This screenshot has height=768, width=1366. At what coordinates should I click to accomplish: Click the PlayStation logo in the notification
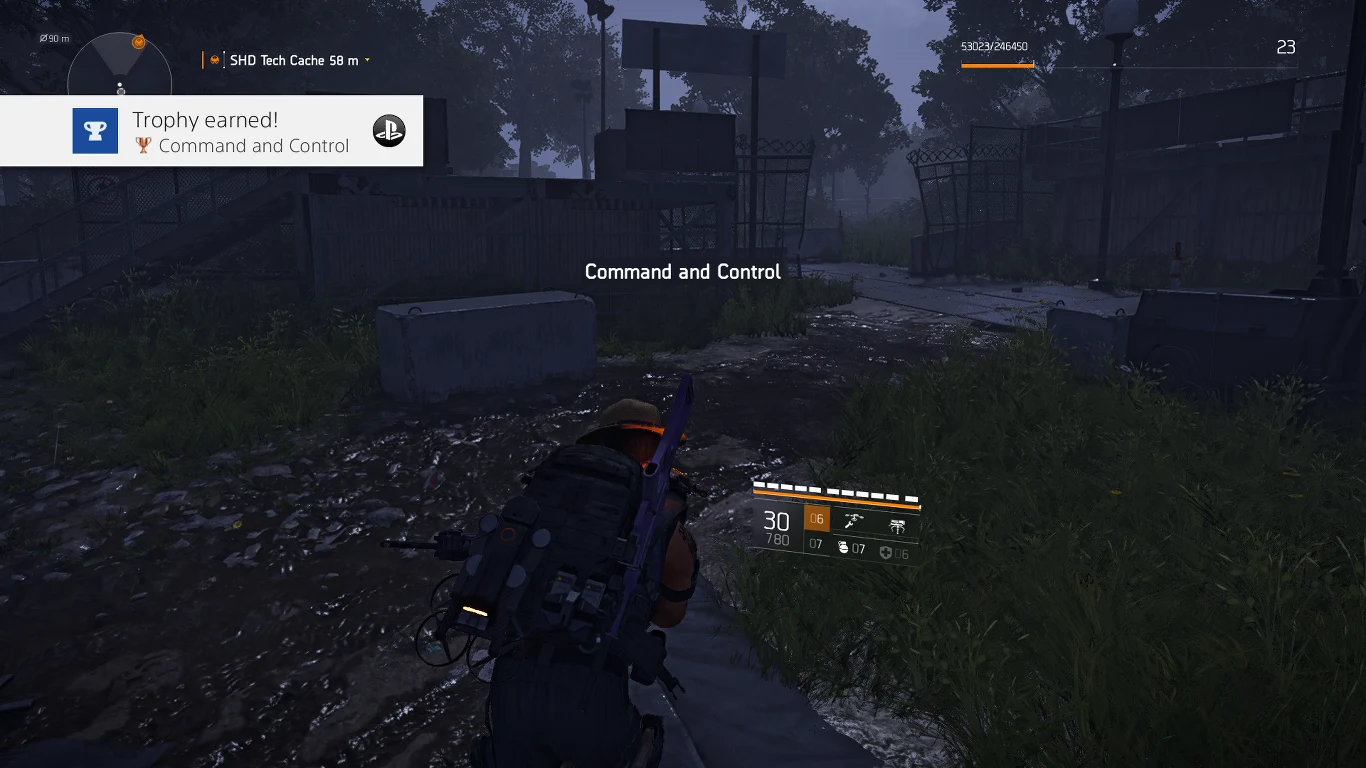389,131
